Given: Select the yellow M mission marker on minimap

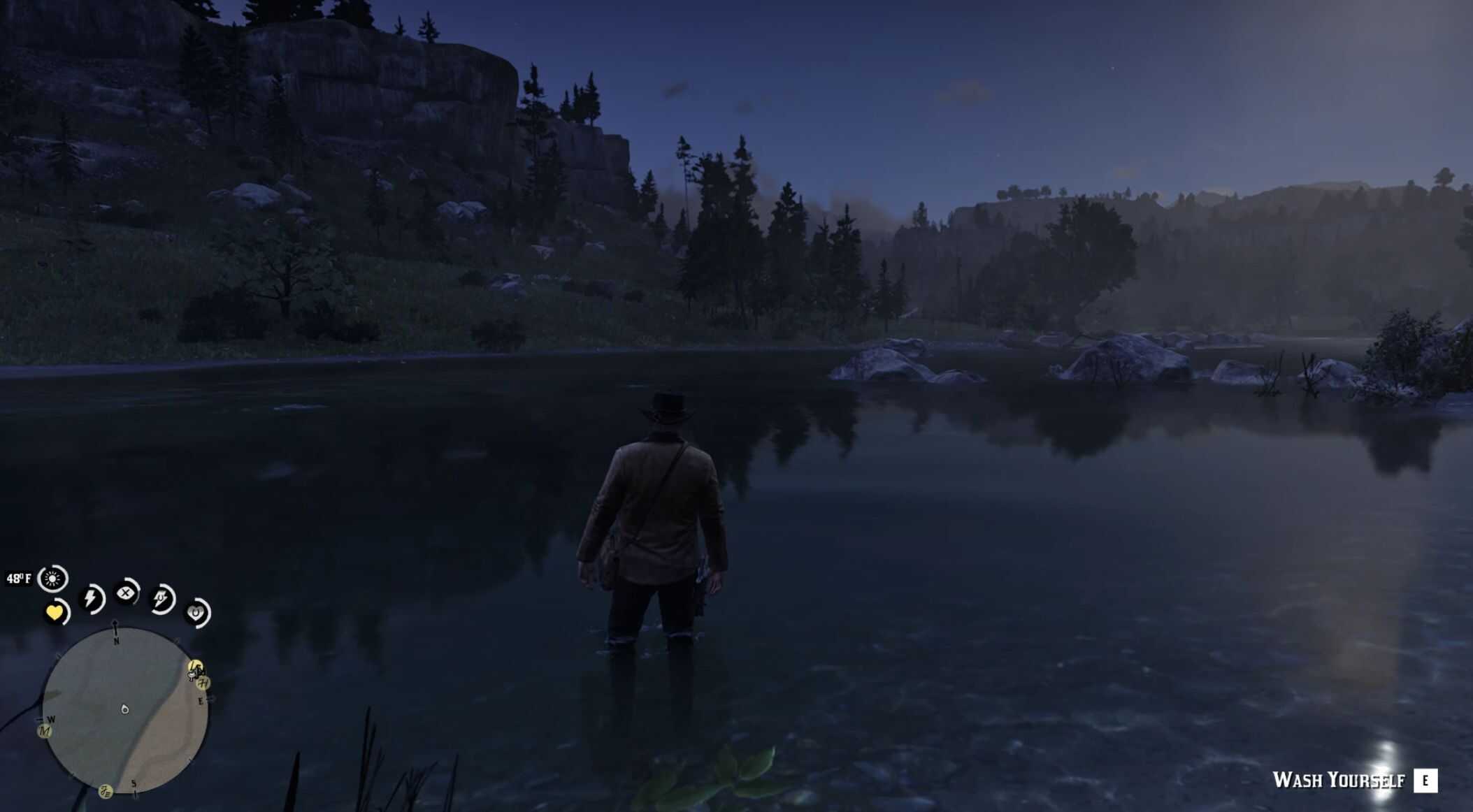Looking at the screenshot, I should pyautogui.click(x=45, y=731).
